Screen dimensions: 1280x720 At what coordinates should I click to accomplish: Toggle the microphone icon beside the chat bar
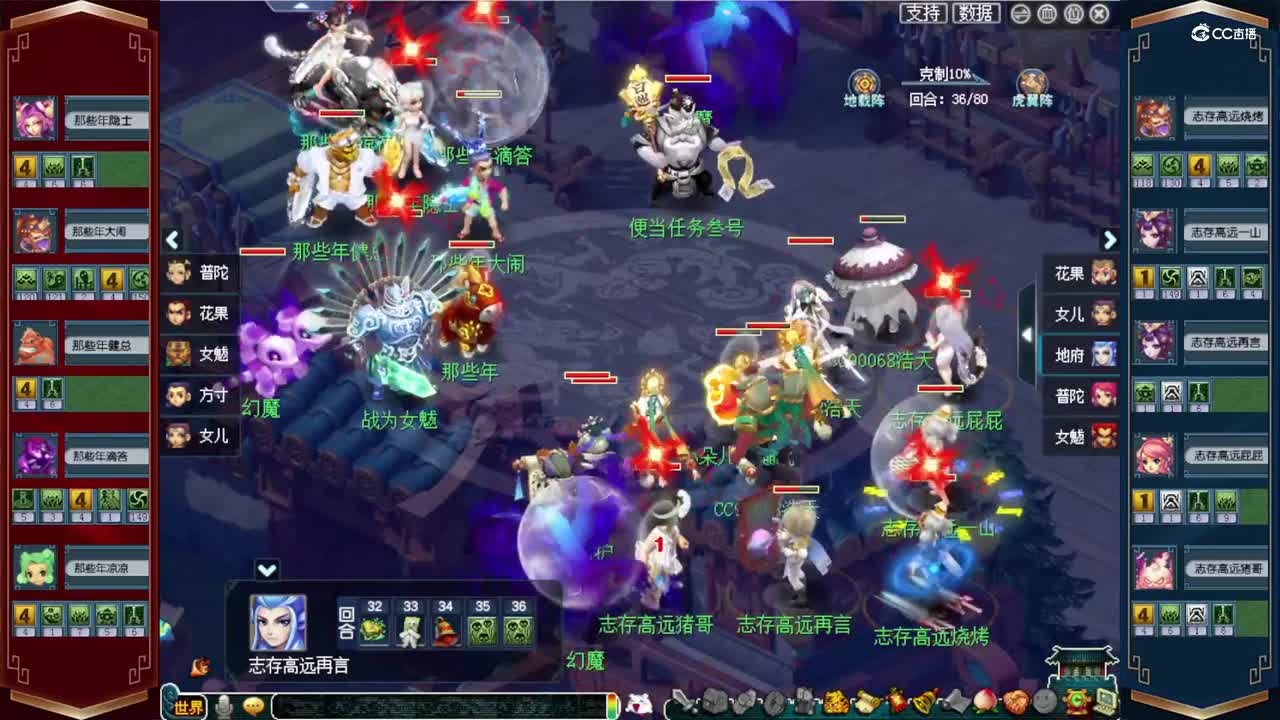(x=223, y=705)
